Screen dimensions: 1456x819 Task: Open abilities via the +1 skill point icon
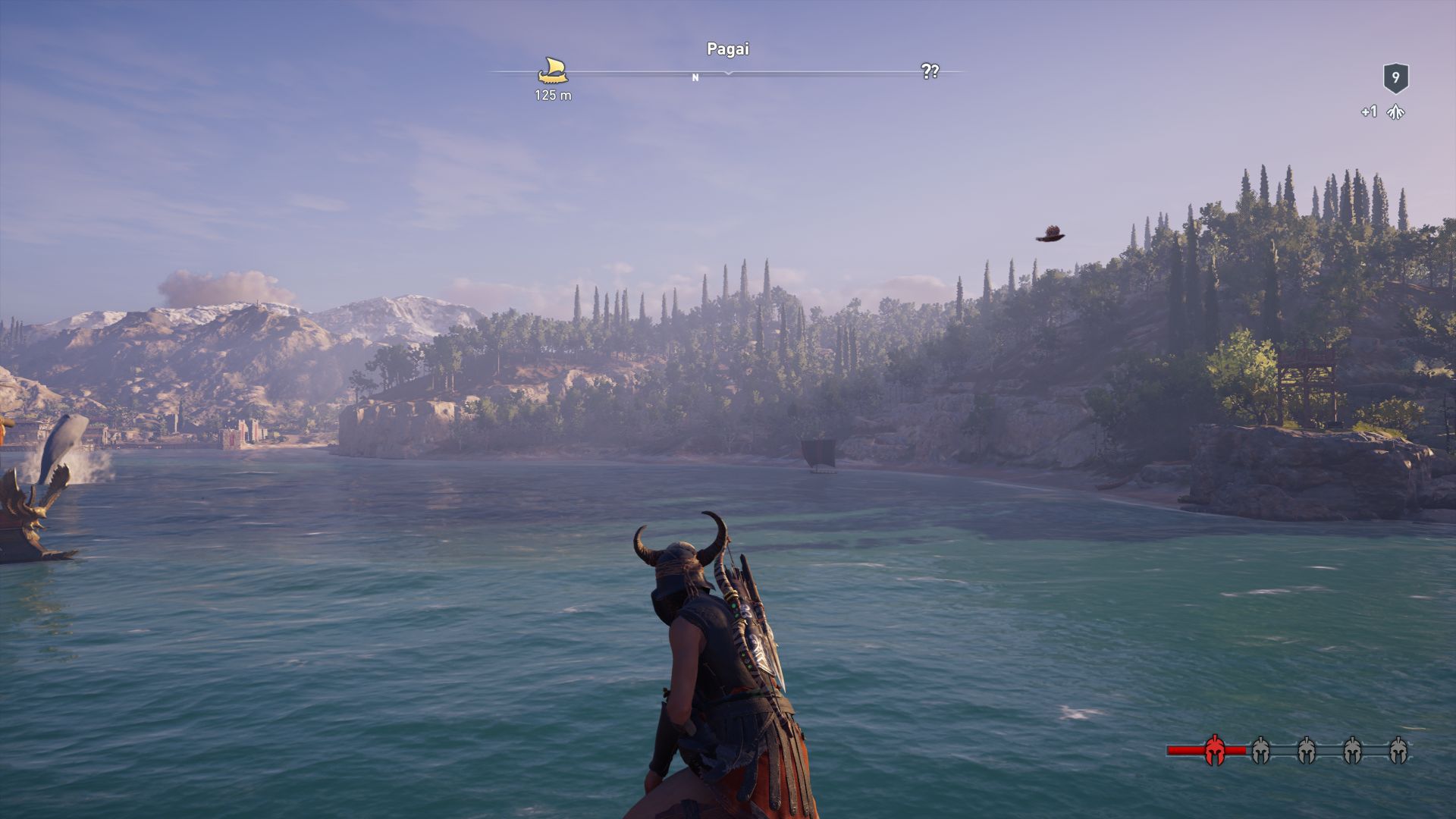tap(1369, 112)
